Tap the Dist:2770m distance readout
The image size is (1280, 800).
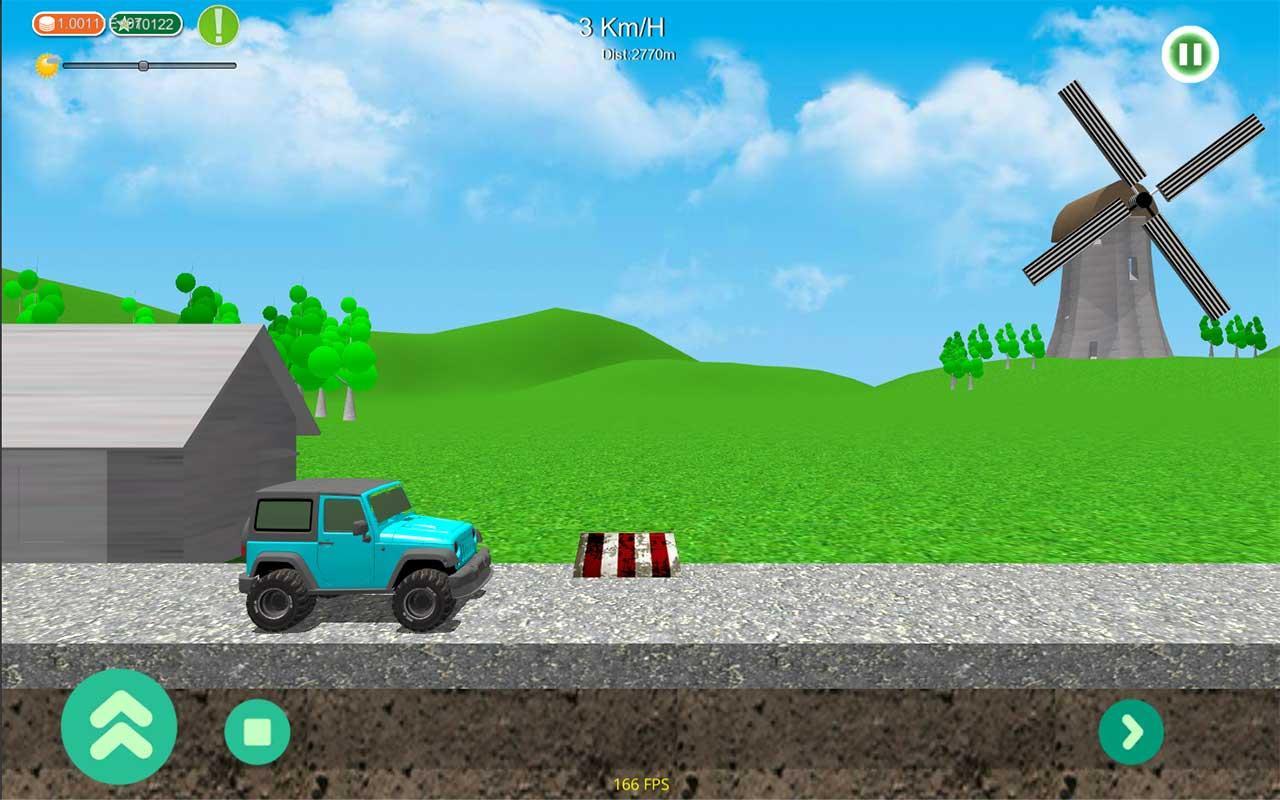[x=639, y=55]
